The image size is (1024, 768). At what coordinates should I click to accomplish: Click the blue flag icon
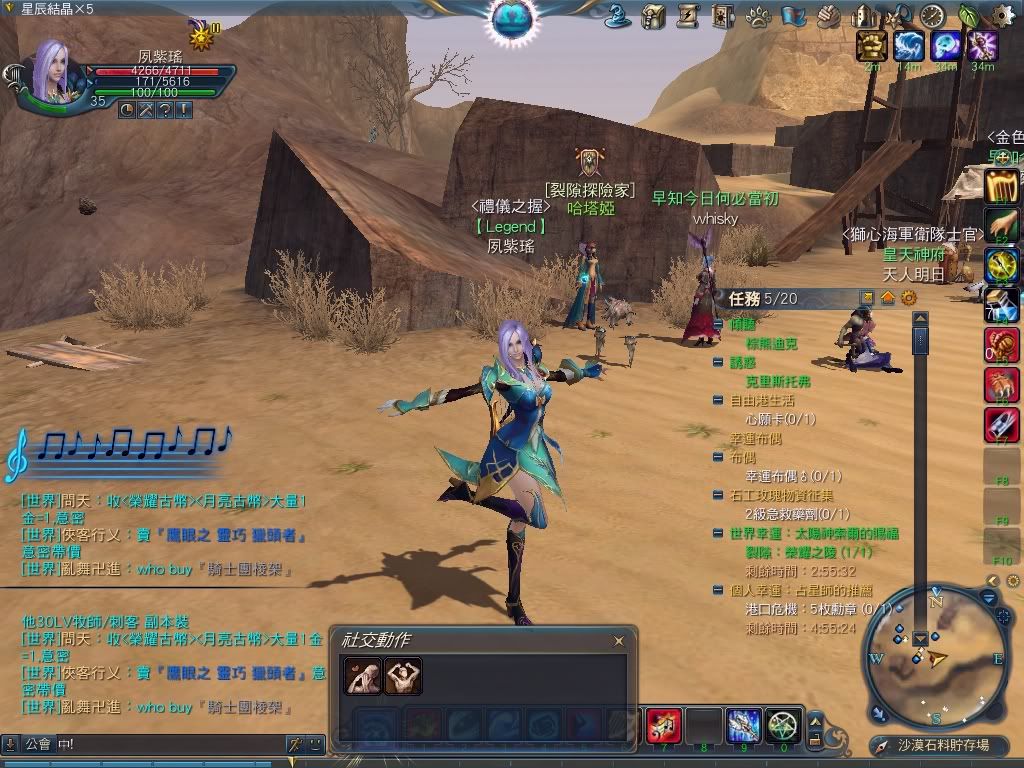(793, 16)
